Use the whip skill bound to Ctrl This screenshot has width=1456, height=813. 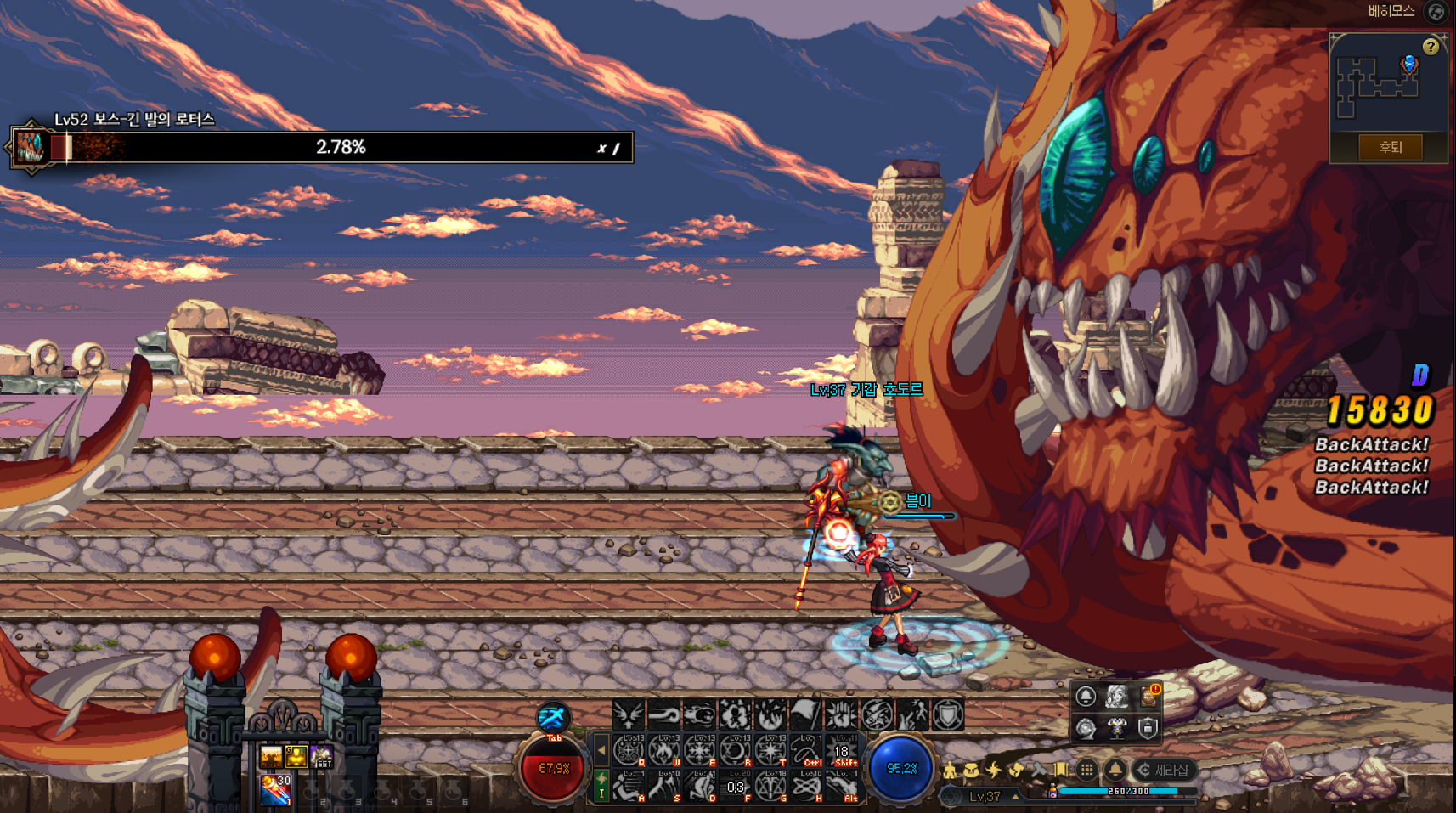[x=805, y=751]
